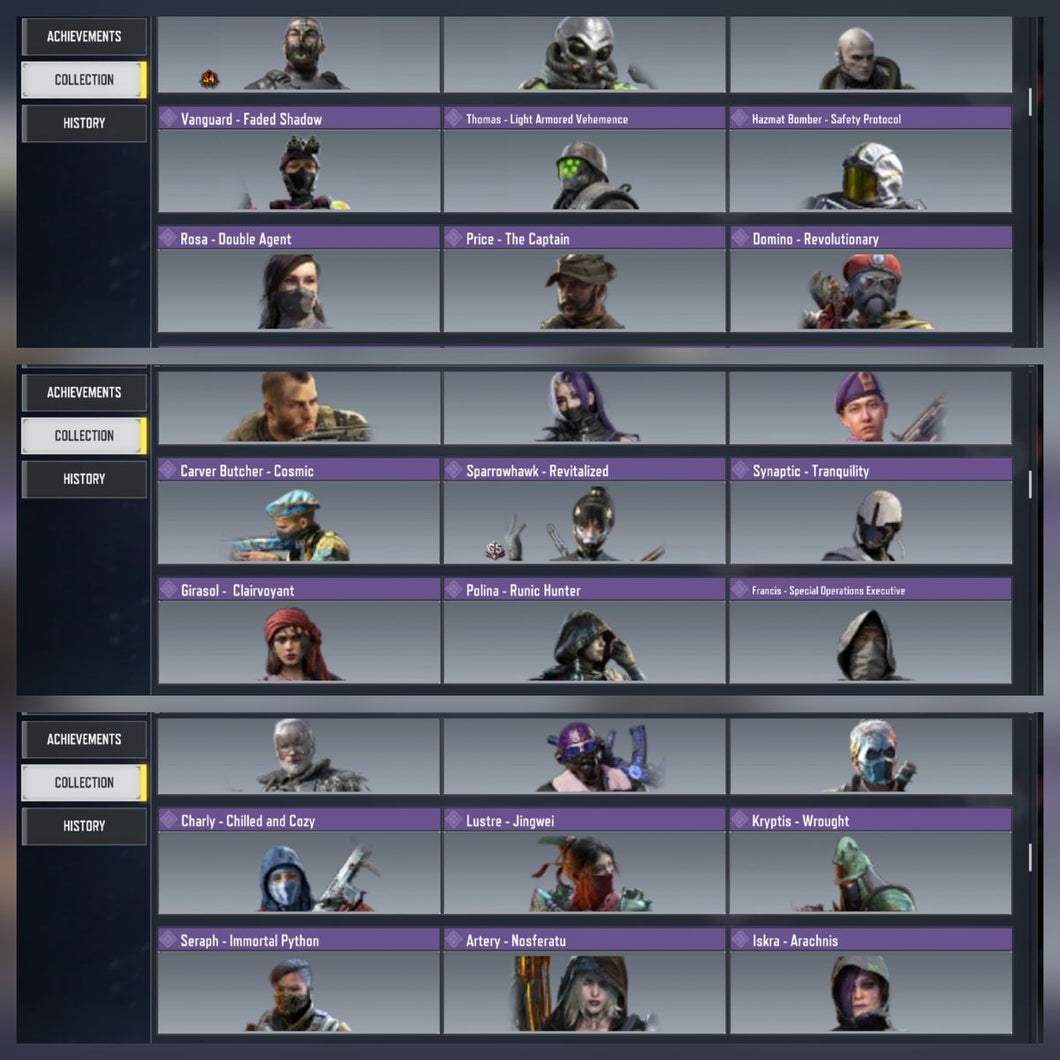This screenshot has width=1060, height=1060.
Task: View the Lustre - Jingwei character
Action: (584, 872)
